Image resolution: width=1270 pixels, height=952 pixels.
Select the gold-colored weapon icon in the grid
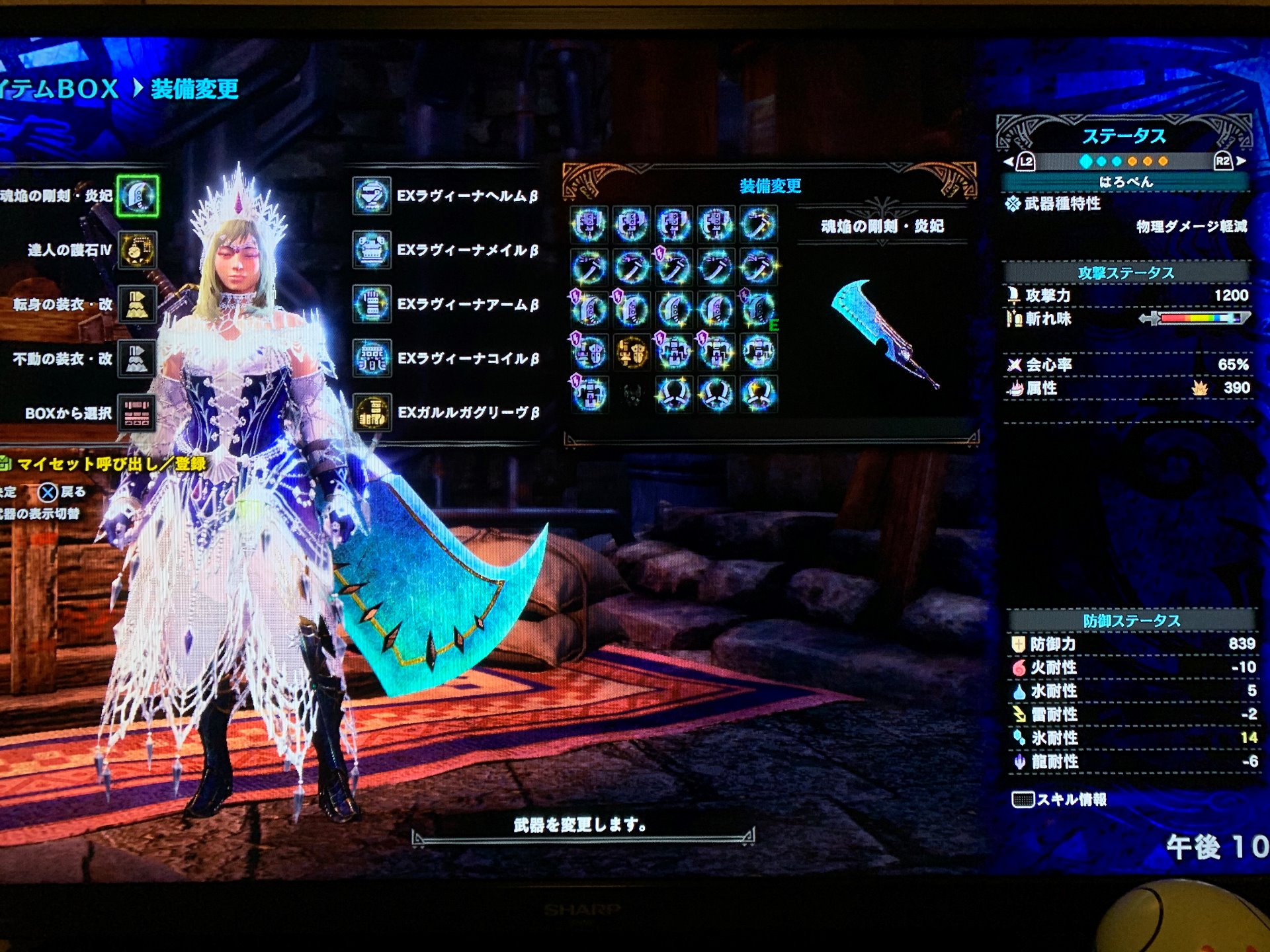click(631, 352)
